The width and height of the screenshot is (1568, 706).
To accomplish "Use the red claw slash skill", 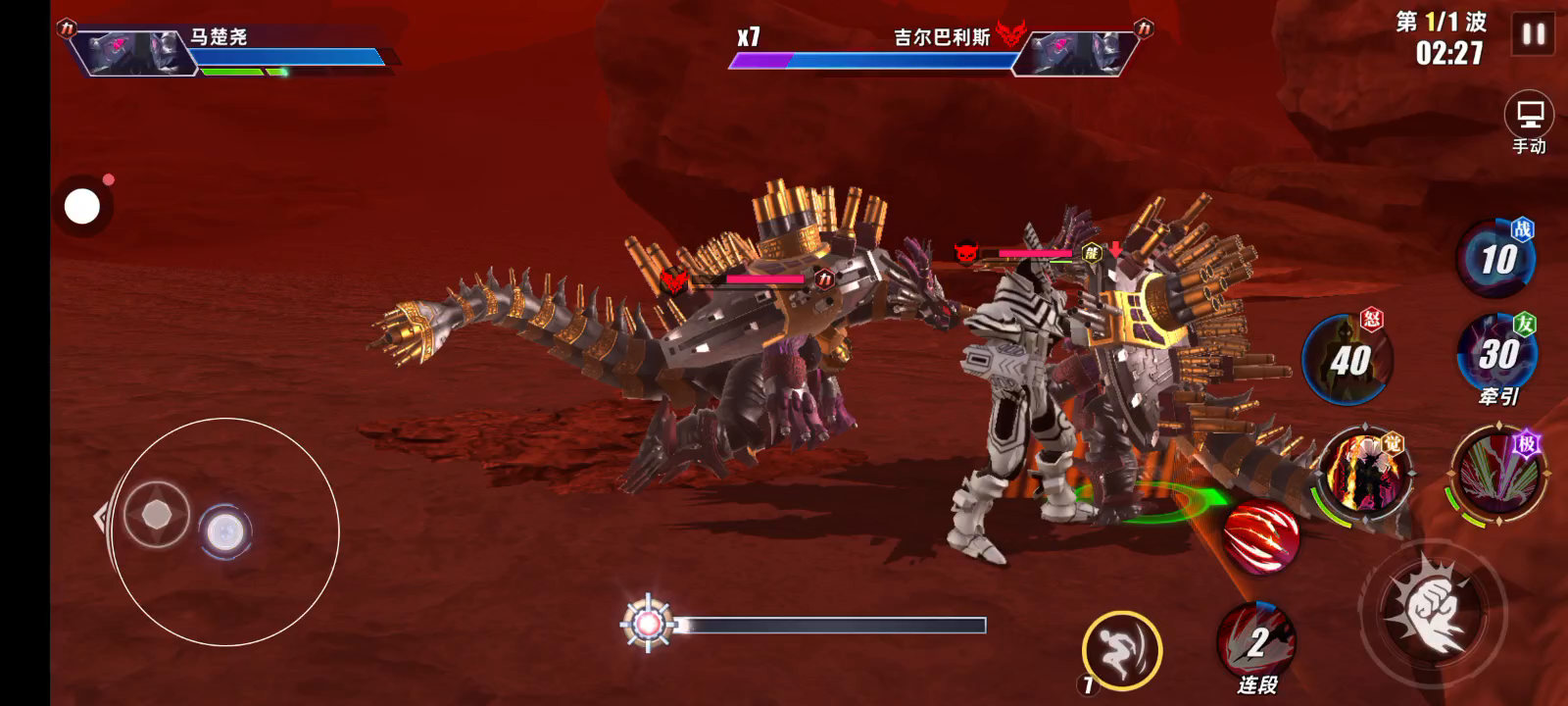I will point(1262,536).
